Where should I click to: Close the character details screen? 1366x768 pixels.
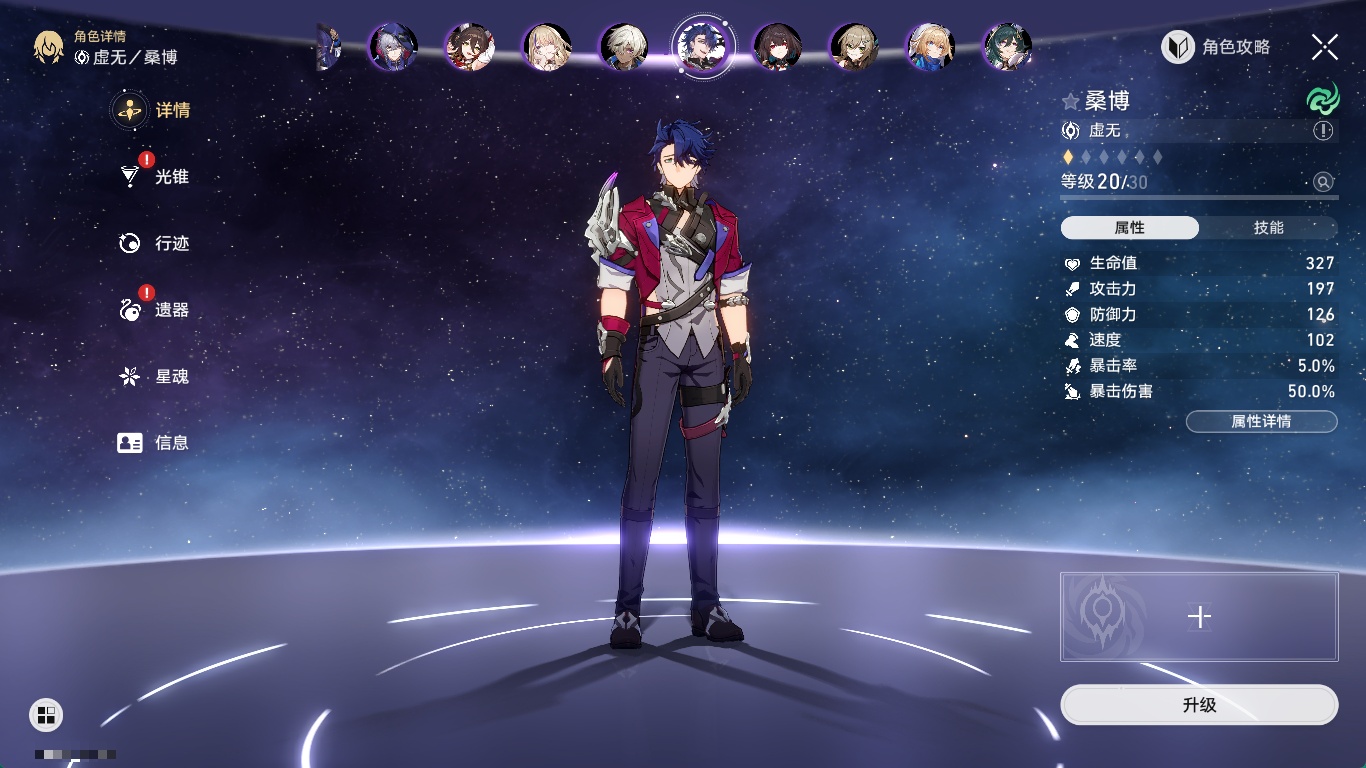point(1325,47)
